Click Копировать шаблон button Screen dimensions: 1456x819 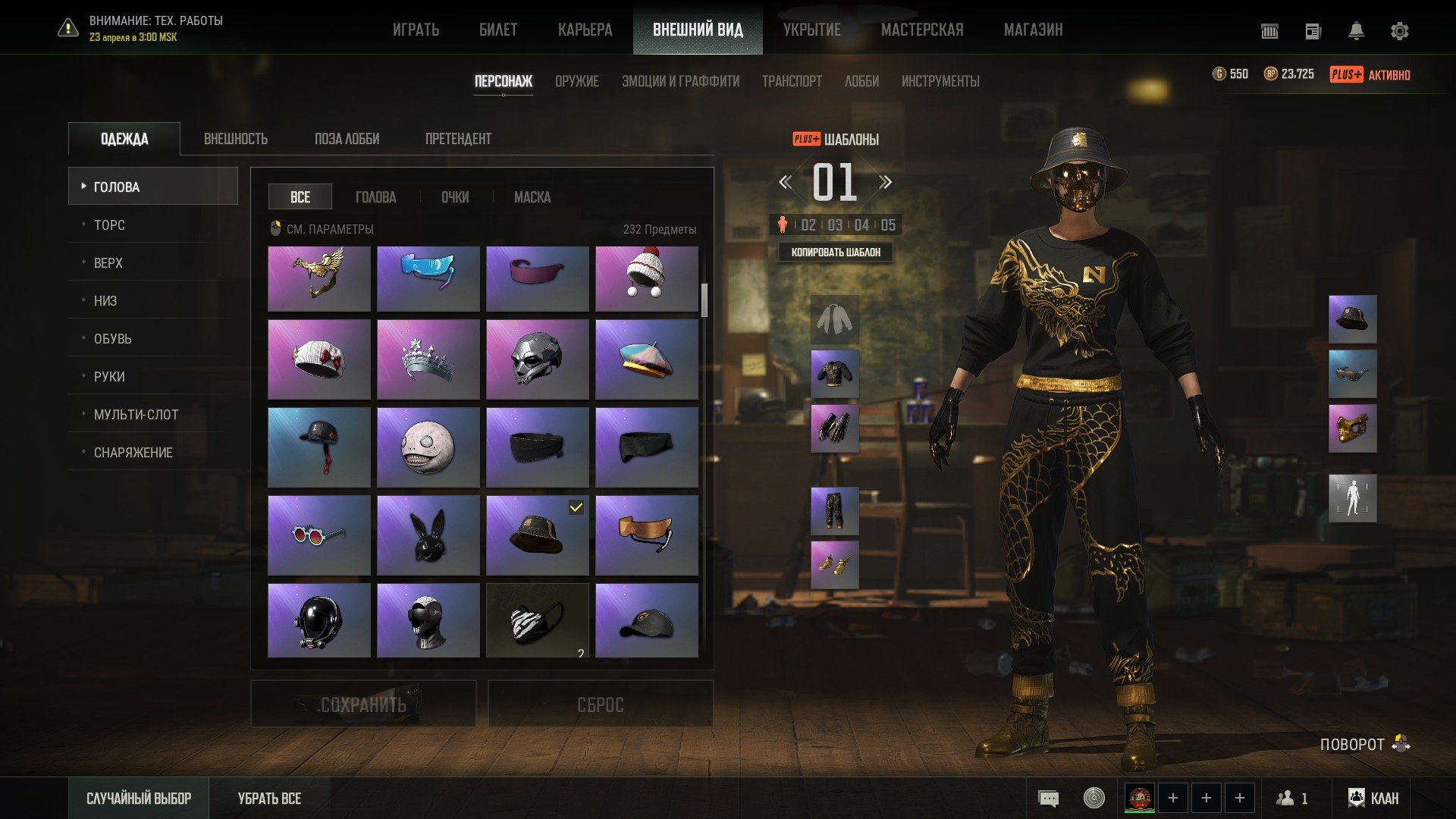pos(836,253)
